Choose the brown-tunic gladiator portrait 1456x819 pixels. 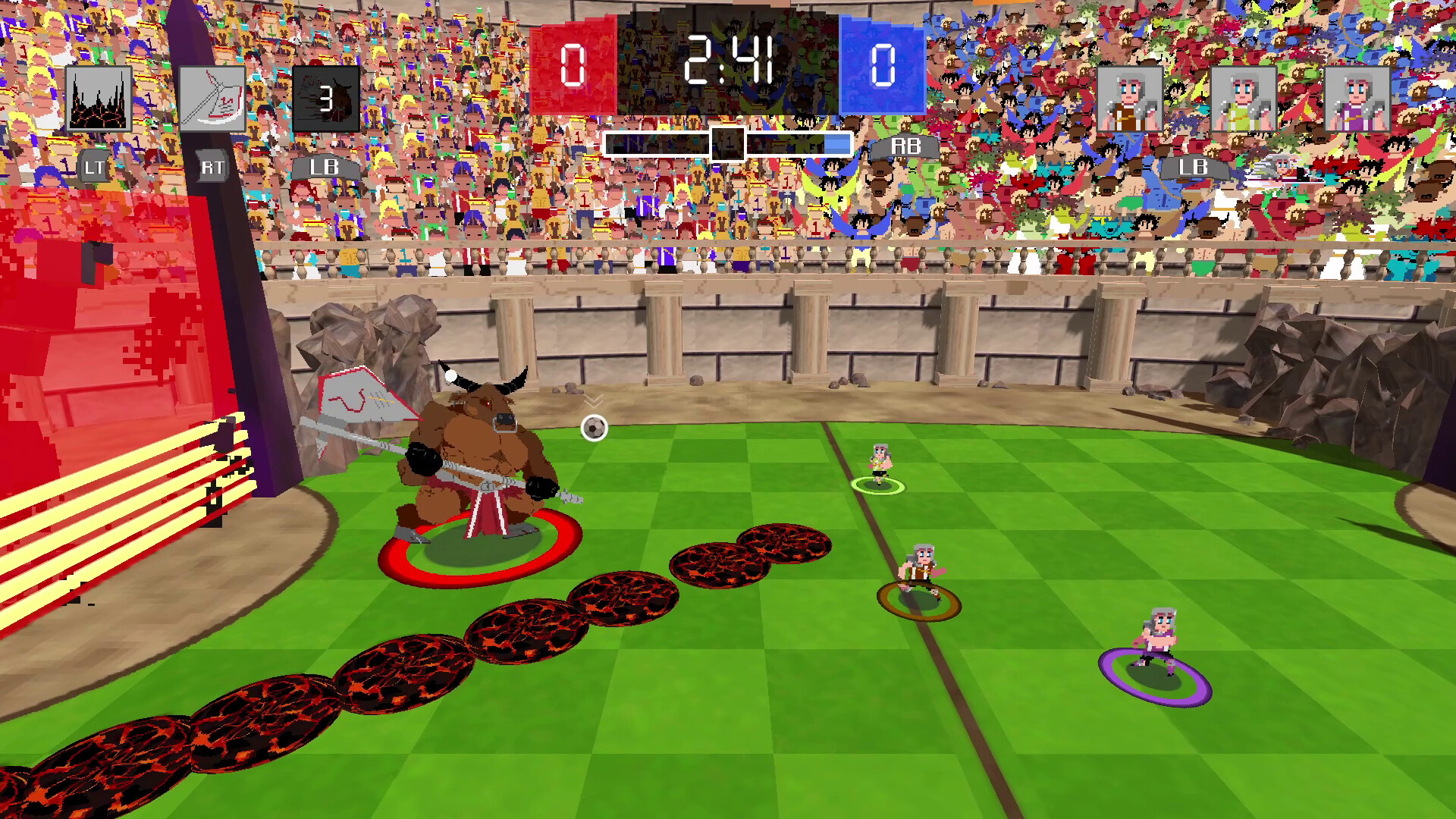pyautogui.click(x=1129, y=99)
